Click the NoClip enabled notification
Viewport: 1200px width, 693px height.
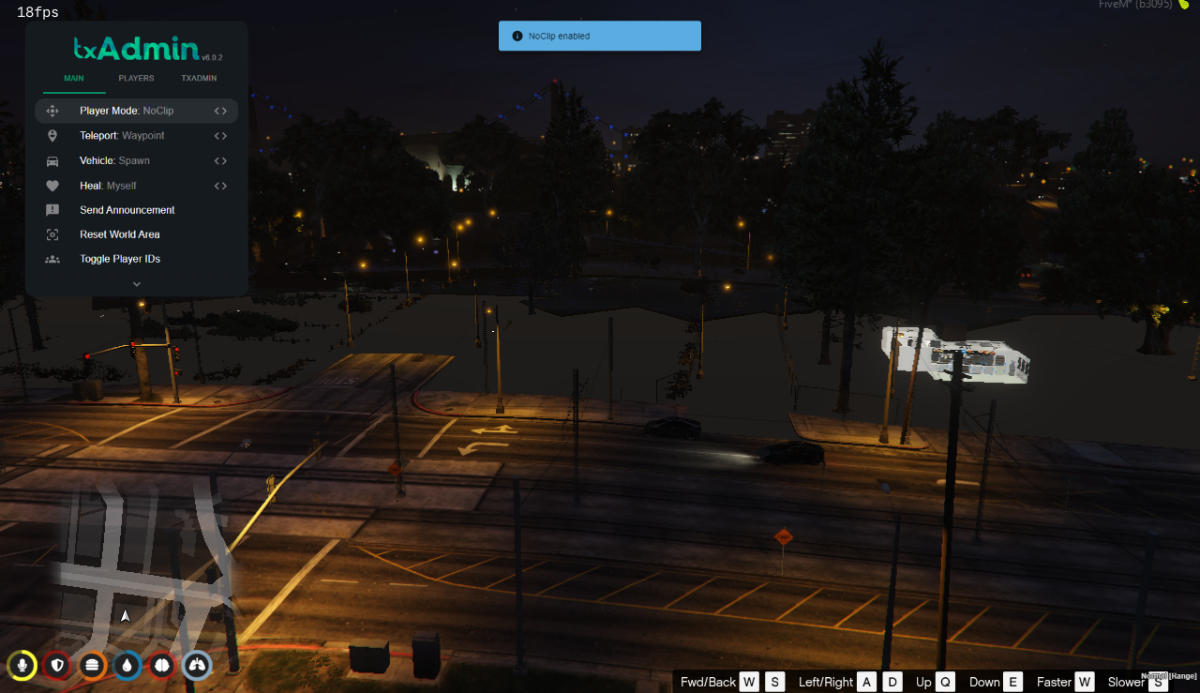point(600,36)
